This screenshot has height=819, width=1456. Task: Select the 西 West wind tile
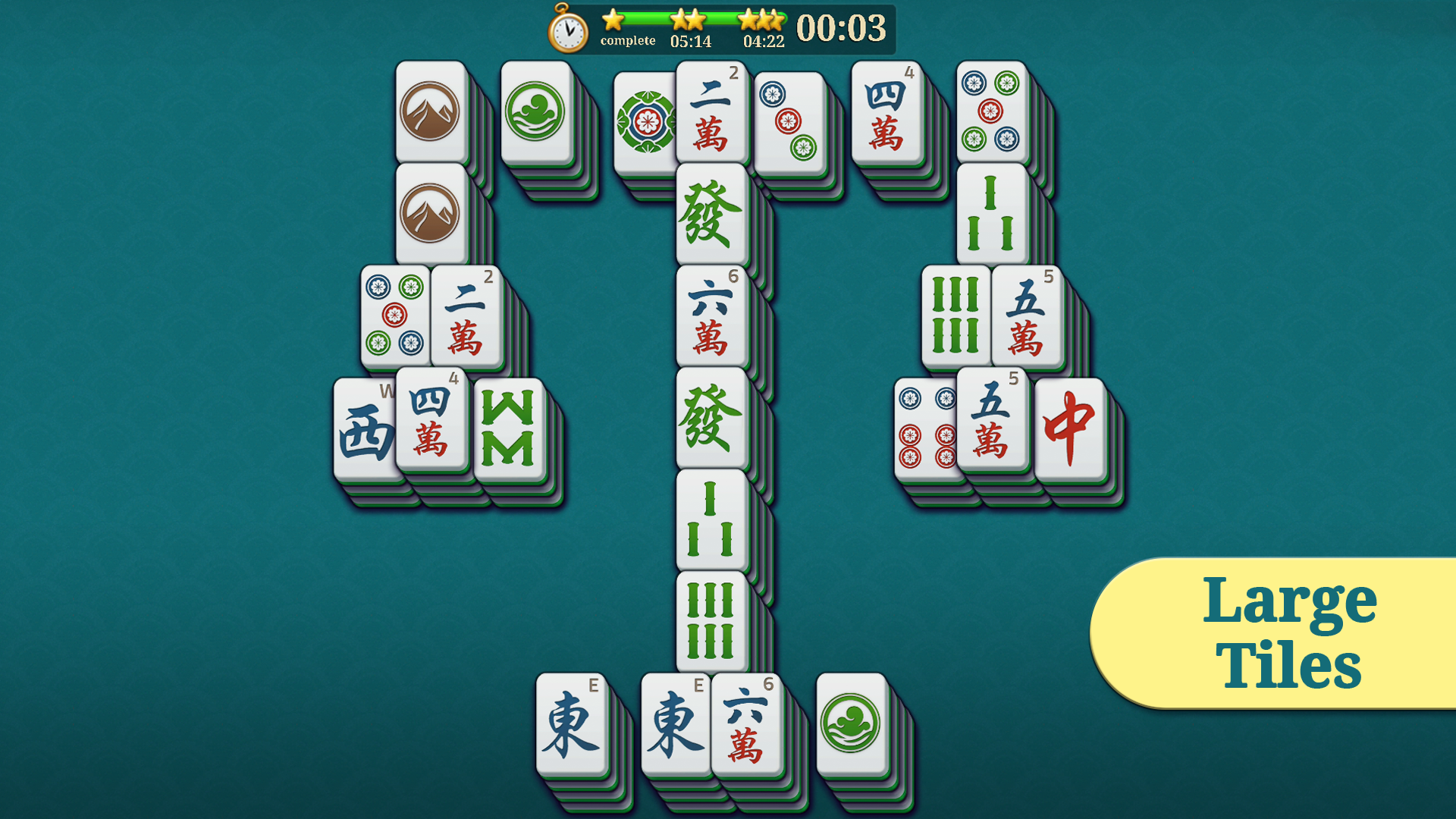pos(364,428)
